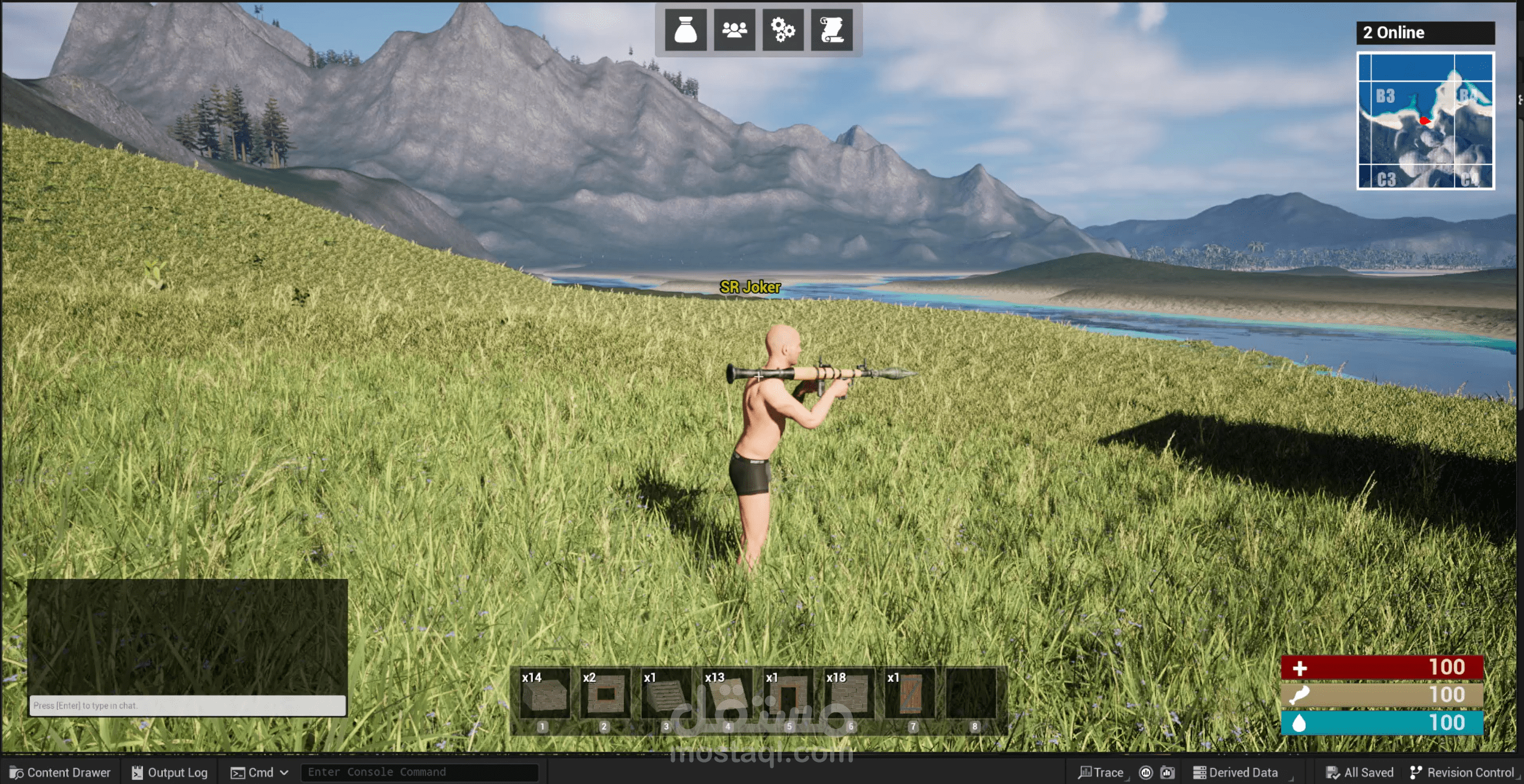The image size is (1524, 784).
Task: Select the x2 window wall hotbar slot
Action: (x=605, y=694)
